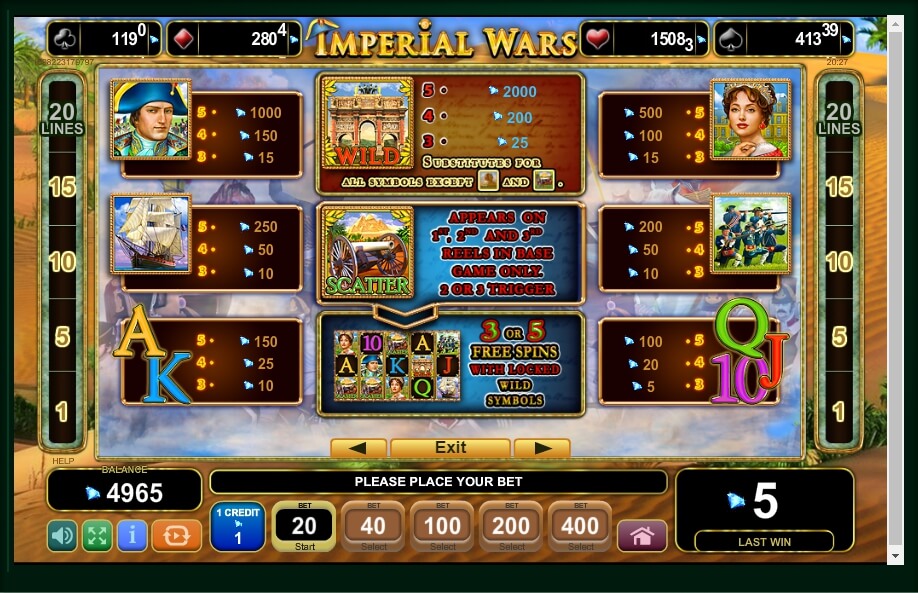Enter fullscreen with green arrows icon

[x=97, y=536]
